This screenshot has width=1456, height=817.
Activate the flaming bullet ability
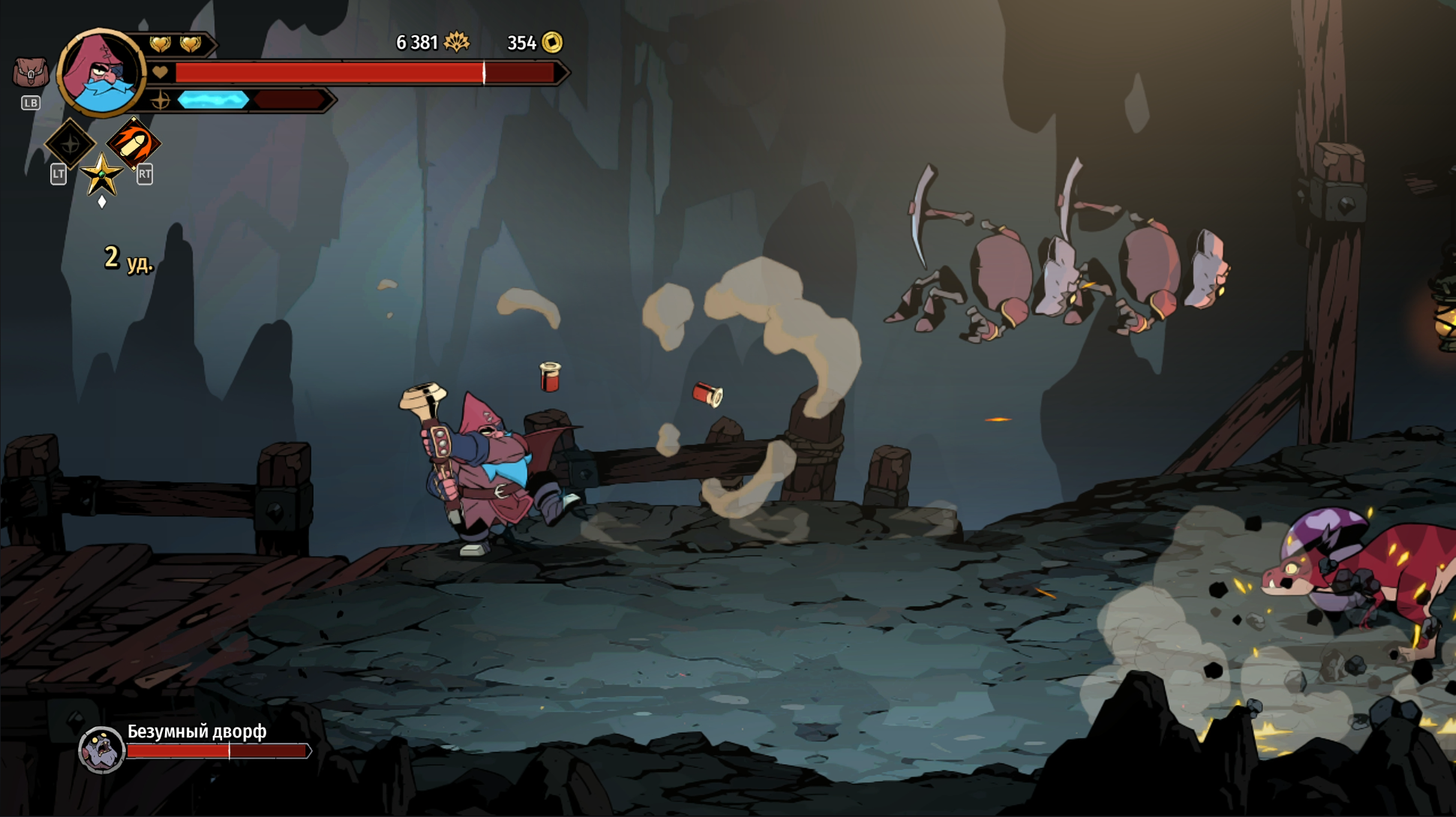click(134, 143)
